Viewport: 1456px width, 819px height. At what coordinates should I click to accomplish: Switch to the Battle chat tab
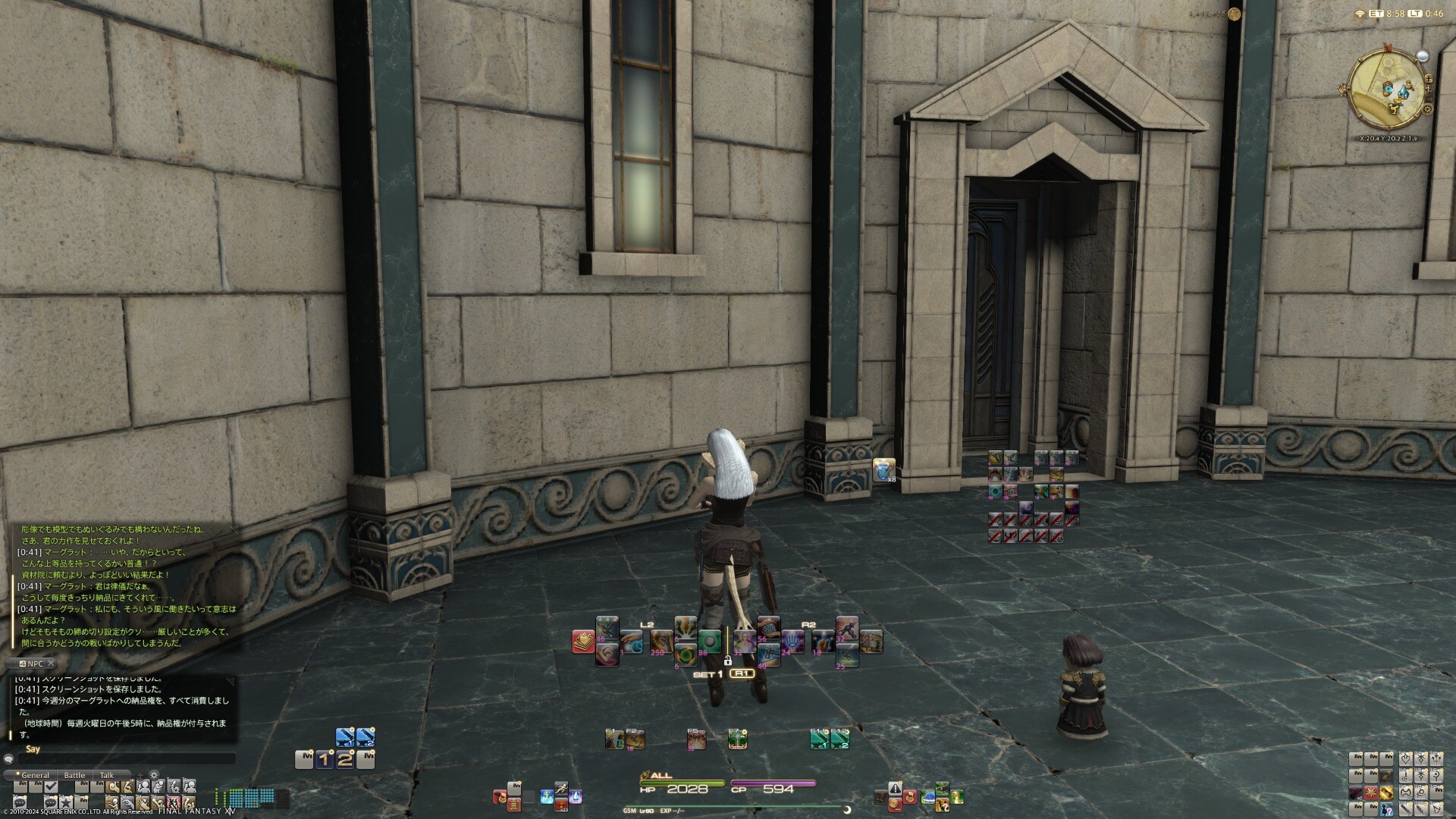[x=74, y=775]
